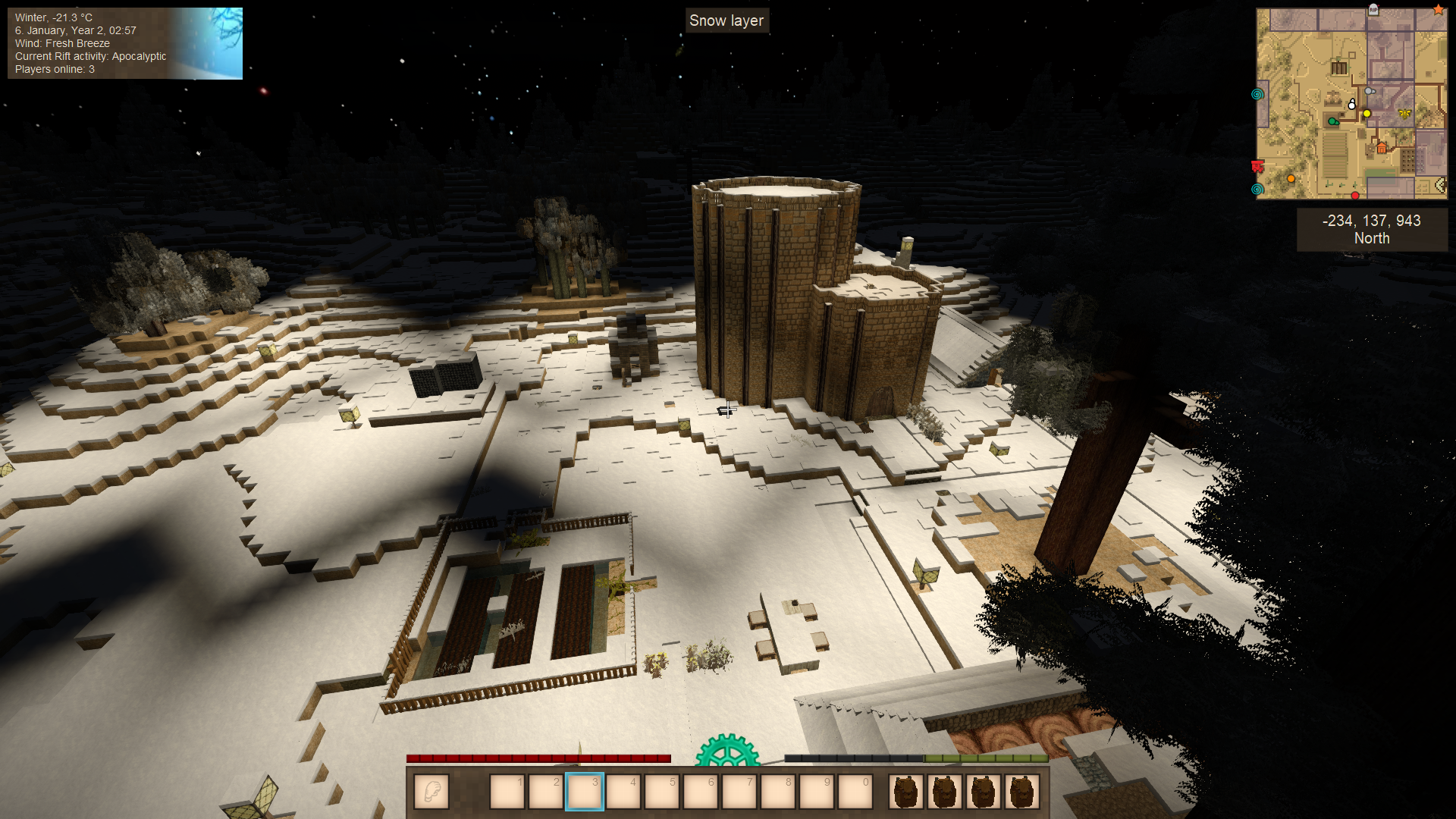Click the orange house waypoint on minimap
1456x819 pixels.
pyautogui.click(x=1382, y=147)
